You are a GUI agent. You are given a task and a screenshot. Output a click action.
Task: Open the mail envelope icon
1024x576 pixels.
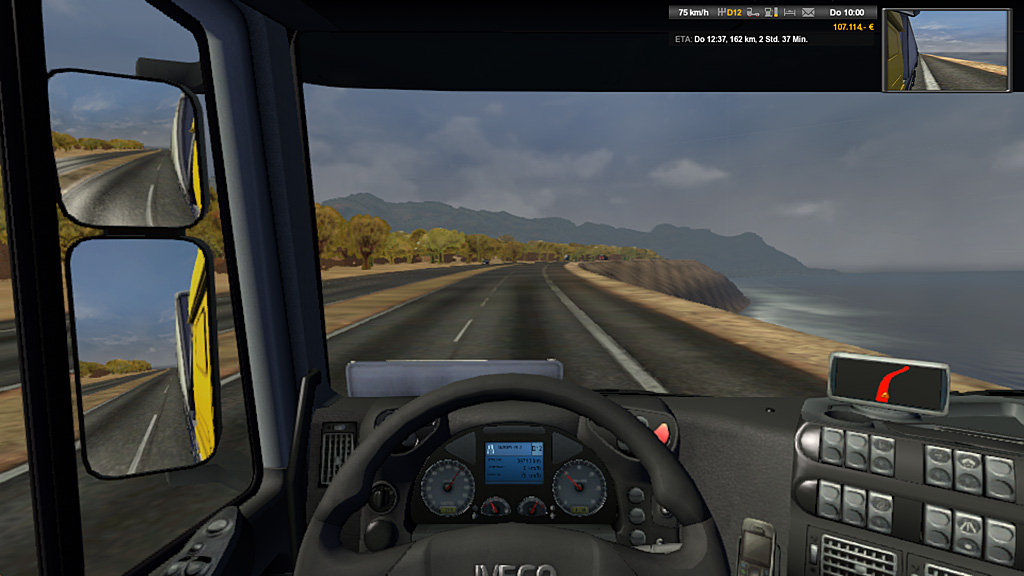pyautogui.click(x=808, y=13)
